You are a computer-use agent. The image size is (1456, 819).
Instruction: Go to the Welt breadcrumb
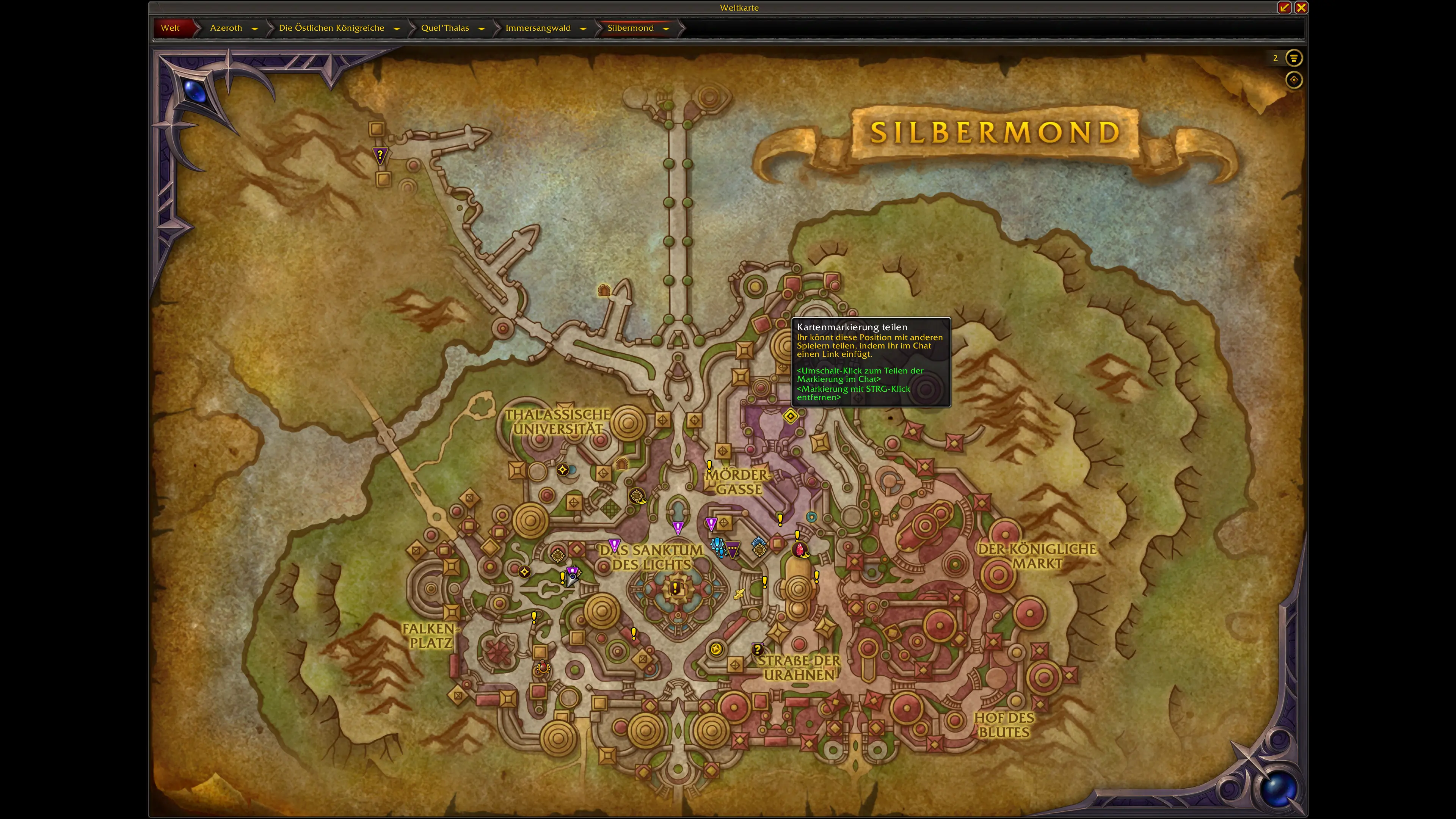tap(170, 28)
